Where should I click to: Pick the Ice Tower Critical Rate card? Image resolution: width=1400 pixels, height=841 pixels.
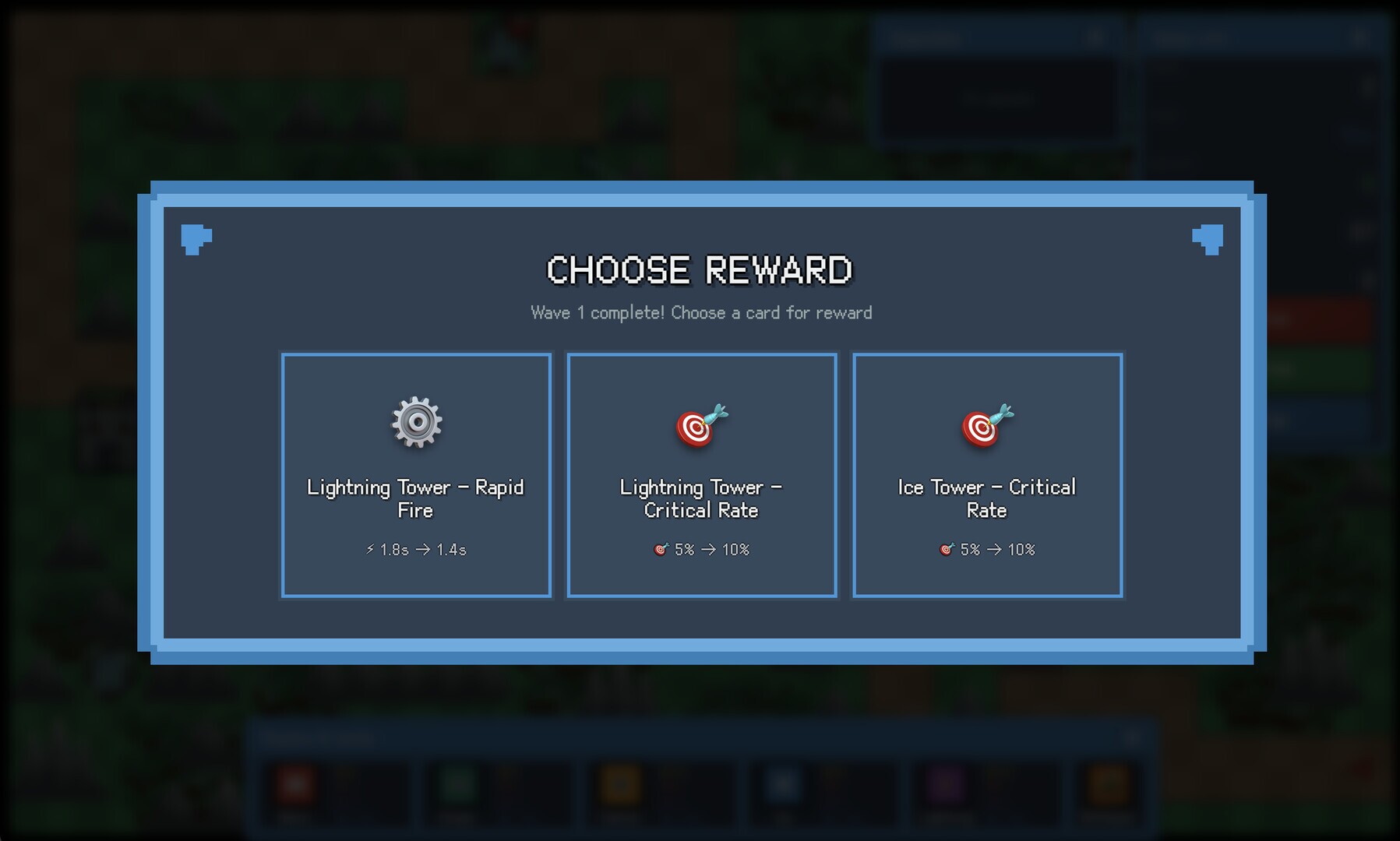coord(987,475)
